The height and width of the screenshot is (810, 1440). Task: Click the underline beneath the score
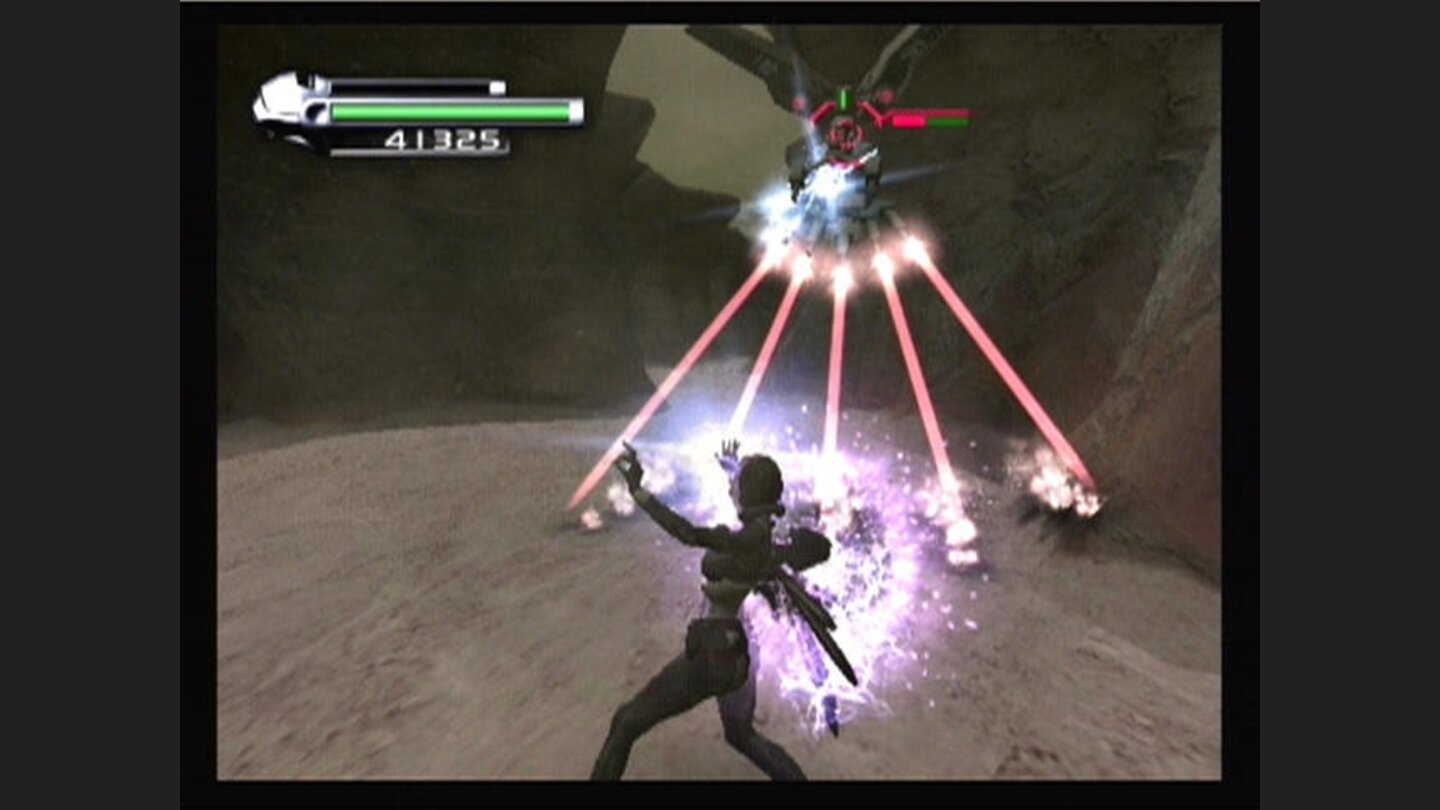[x=420, y=152]
